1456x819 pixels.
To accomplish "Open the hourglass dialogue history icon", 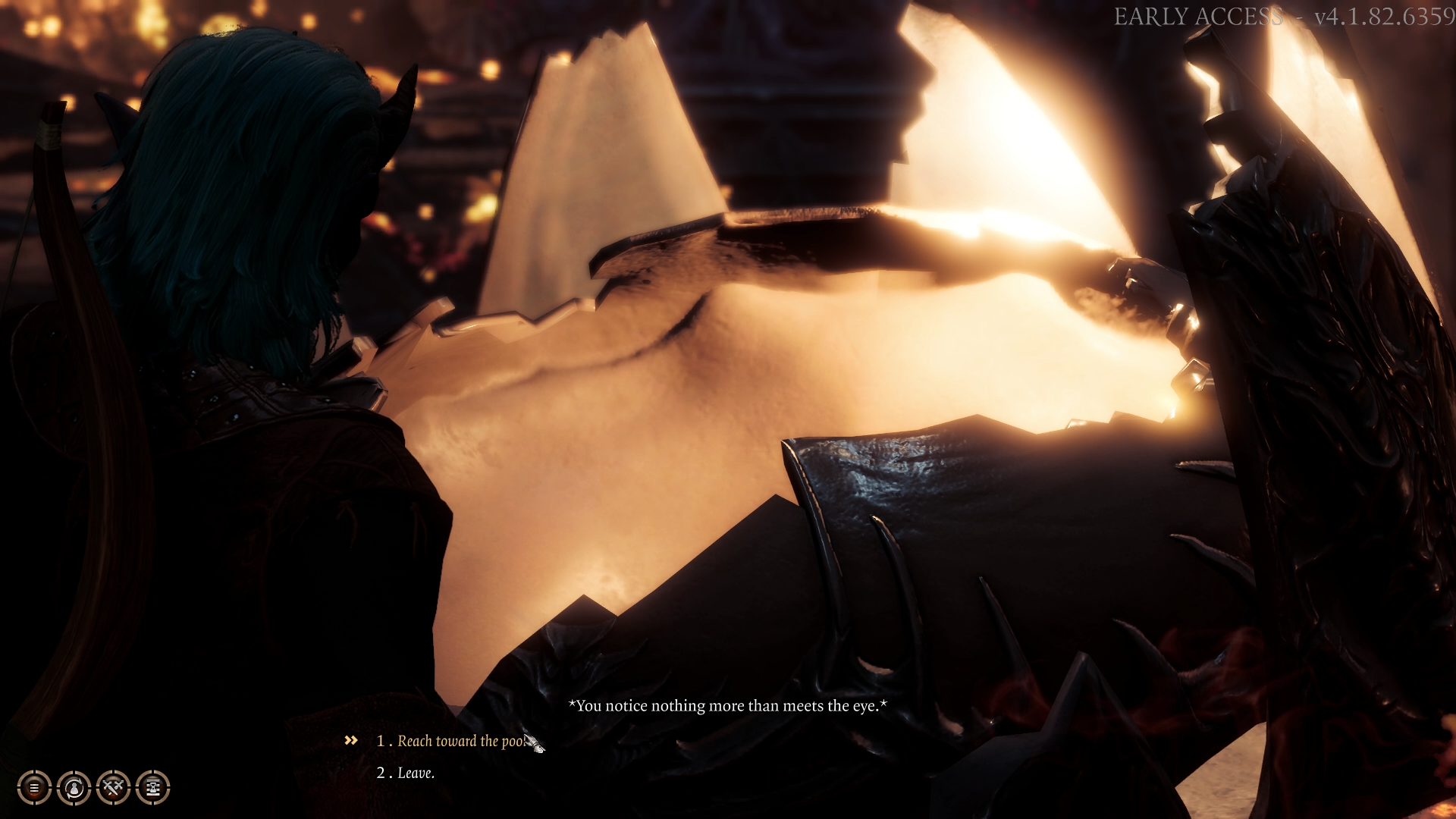I will click(x=152, y=788).
